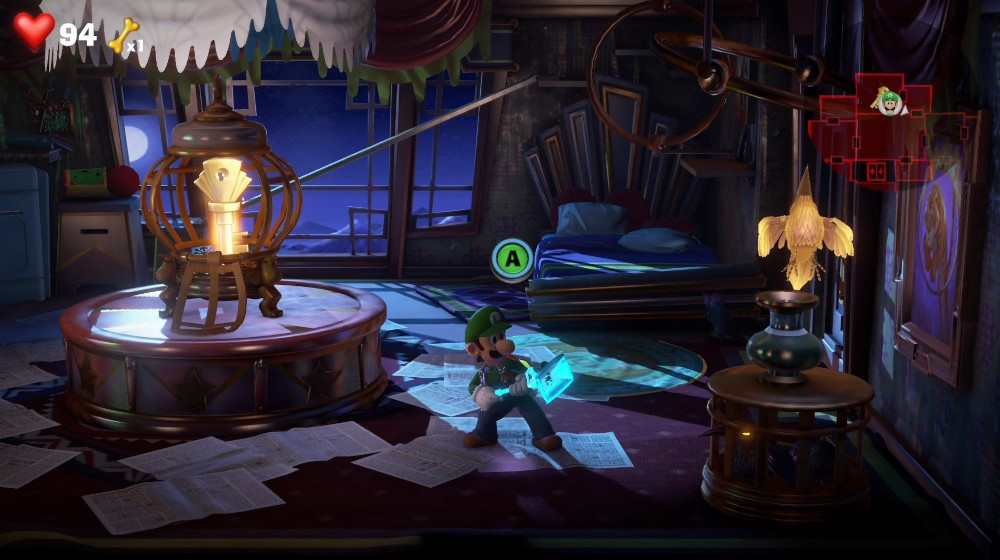
Task: Click the golden bone item icon
Action: [122, 35]
